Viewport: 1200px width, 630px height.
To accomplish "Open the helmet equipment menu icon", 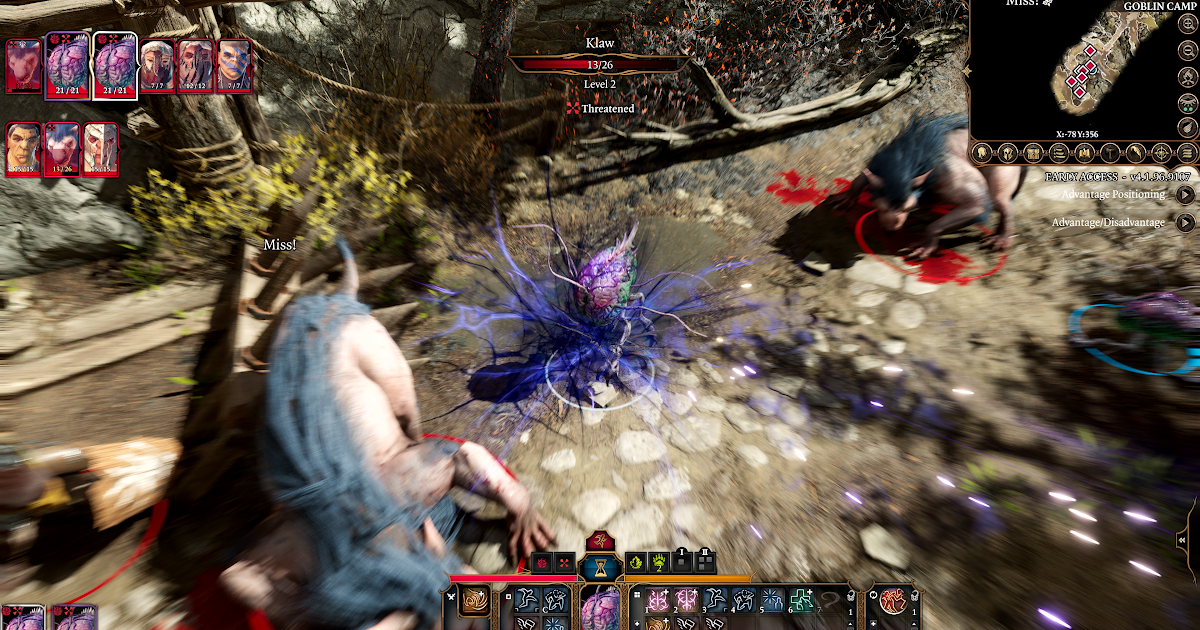I will 1006,153.
